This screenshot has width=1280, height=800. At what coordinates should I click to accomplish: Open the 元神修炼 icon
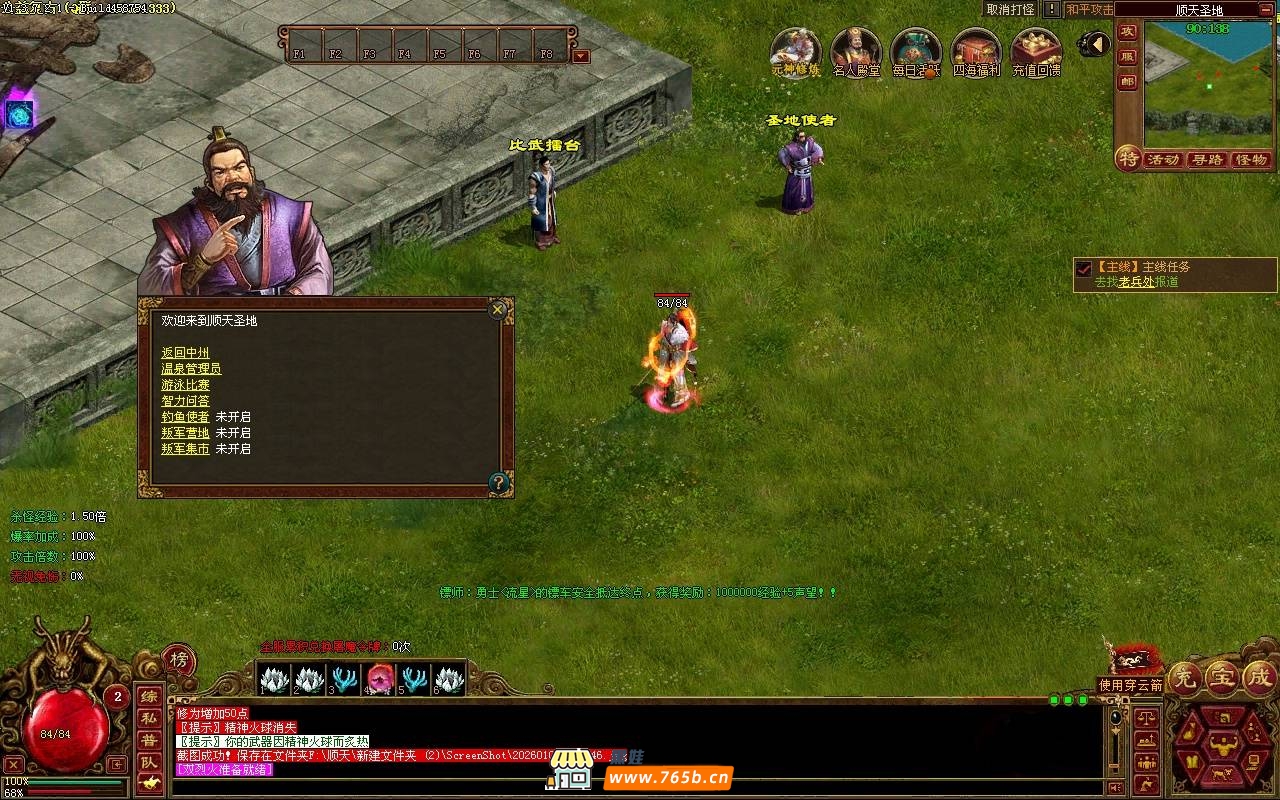coord(795,50)
